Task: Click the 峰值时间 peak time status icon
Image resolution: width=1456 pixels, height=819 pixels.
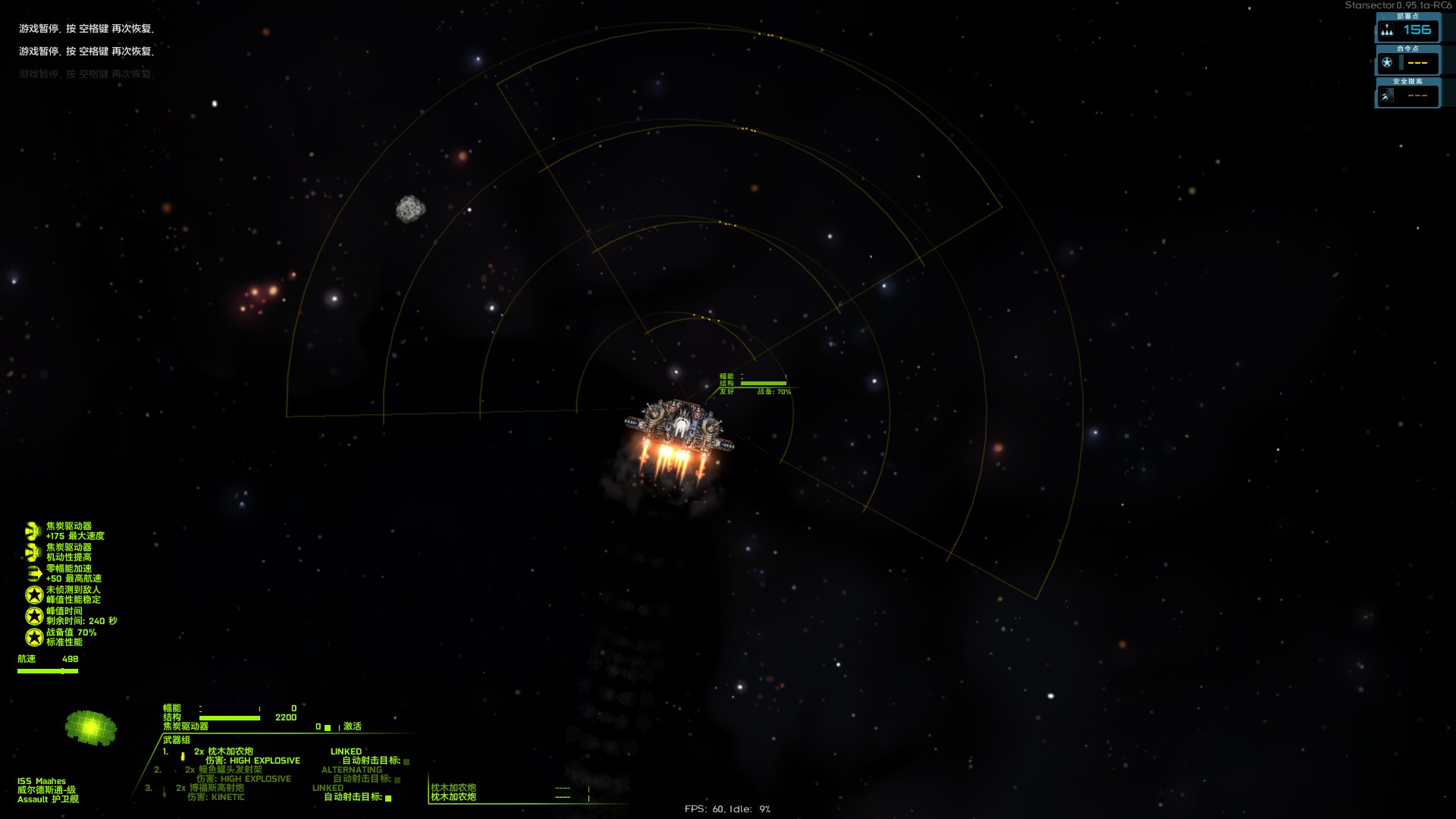Action: click(x=34, y=616)
